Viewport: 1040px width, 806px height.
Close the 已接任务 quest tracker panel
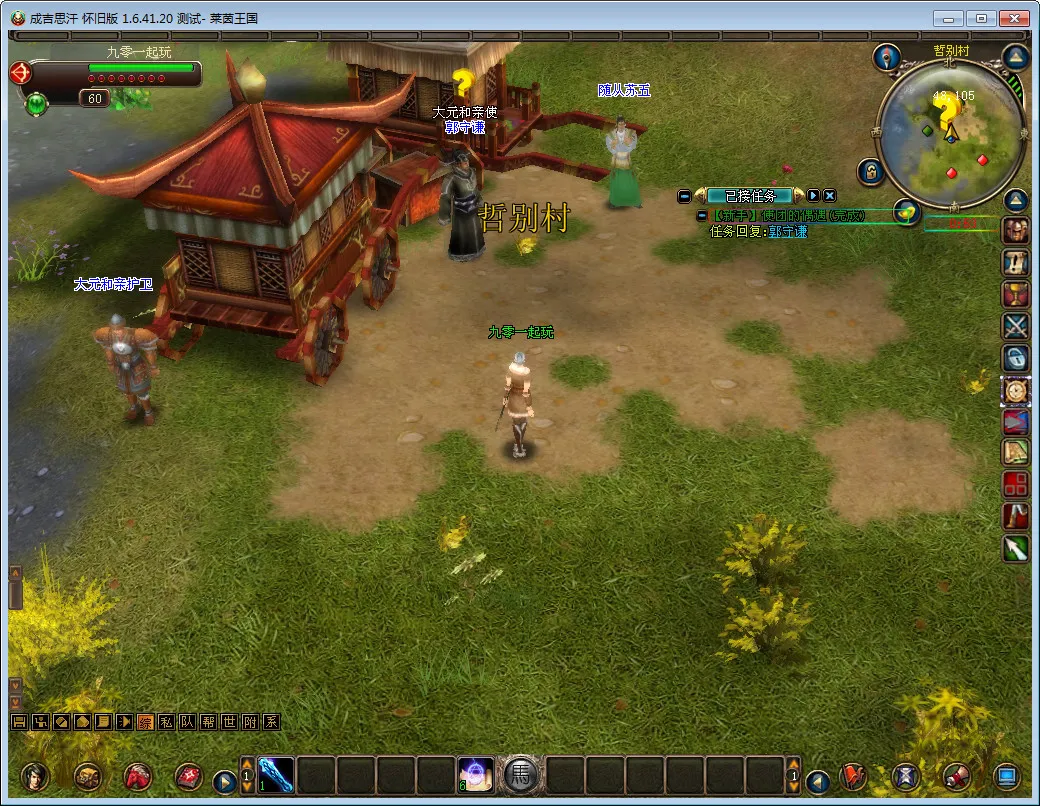tap(830, 196)
